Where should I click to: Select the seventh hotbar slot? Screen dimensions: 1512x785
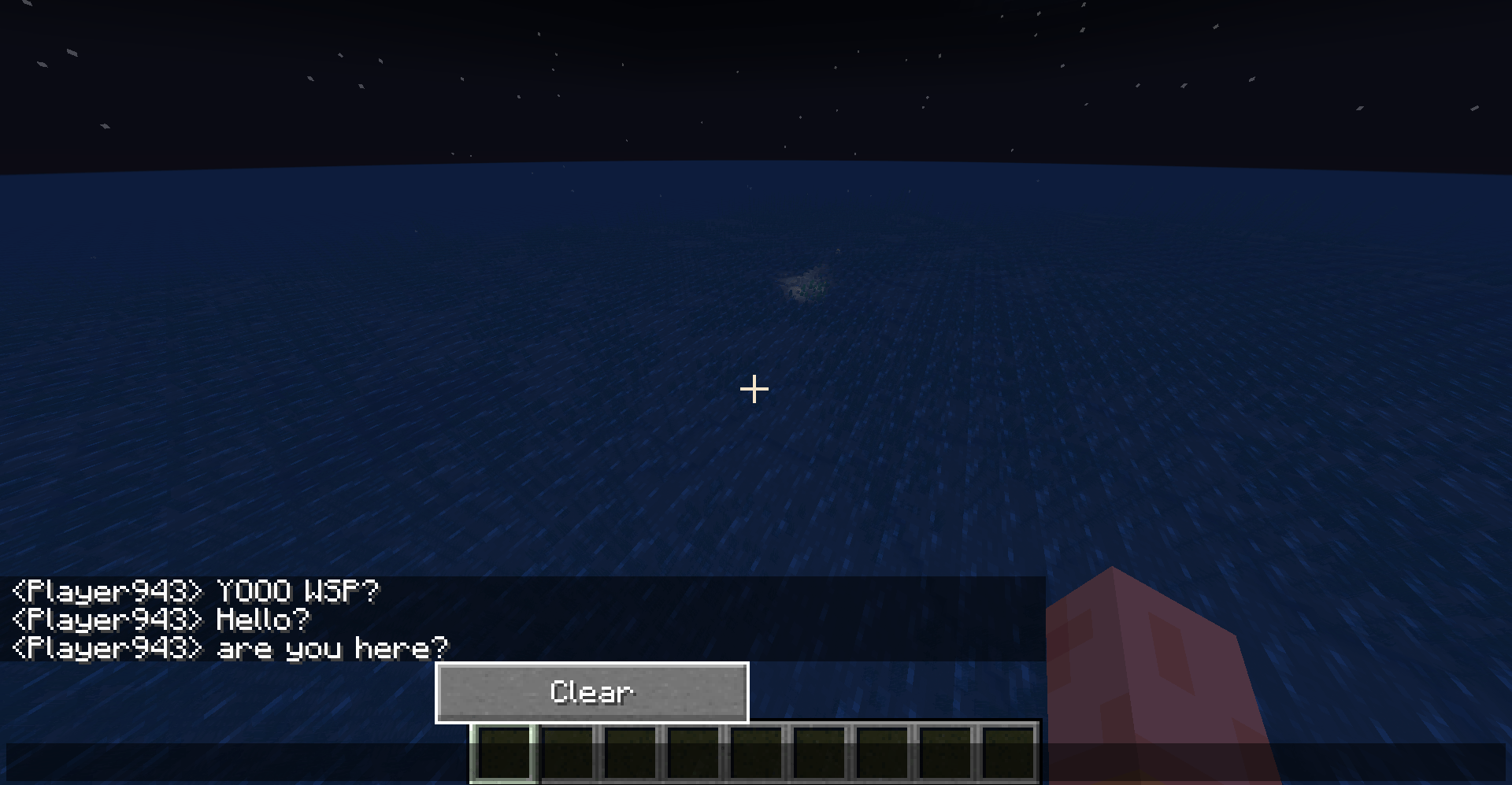pyautogui.click(x=882, y=756)
